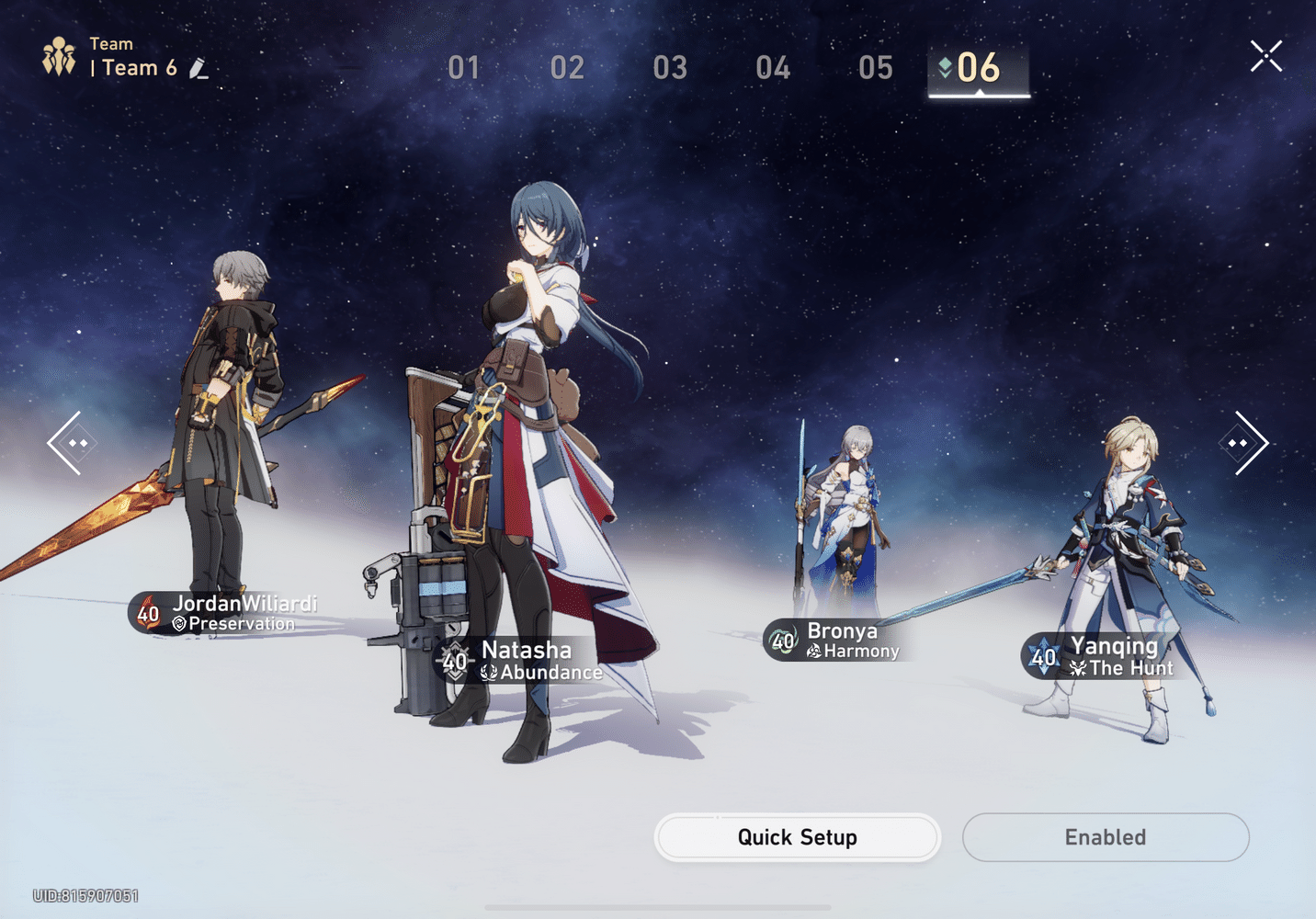Show the previous team with left arrow
1316x919 pixels.
(x=66, y=443)
